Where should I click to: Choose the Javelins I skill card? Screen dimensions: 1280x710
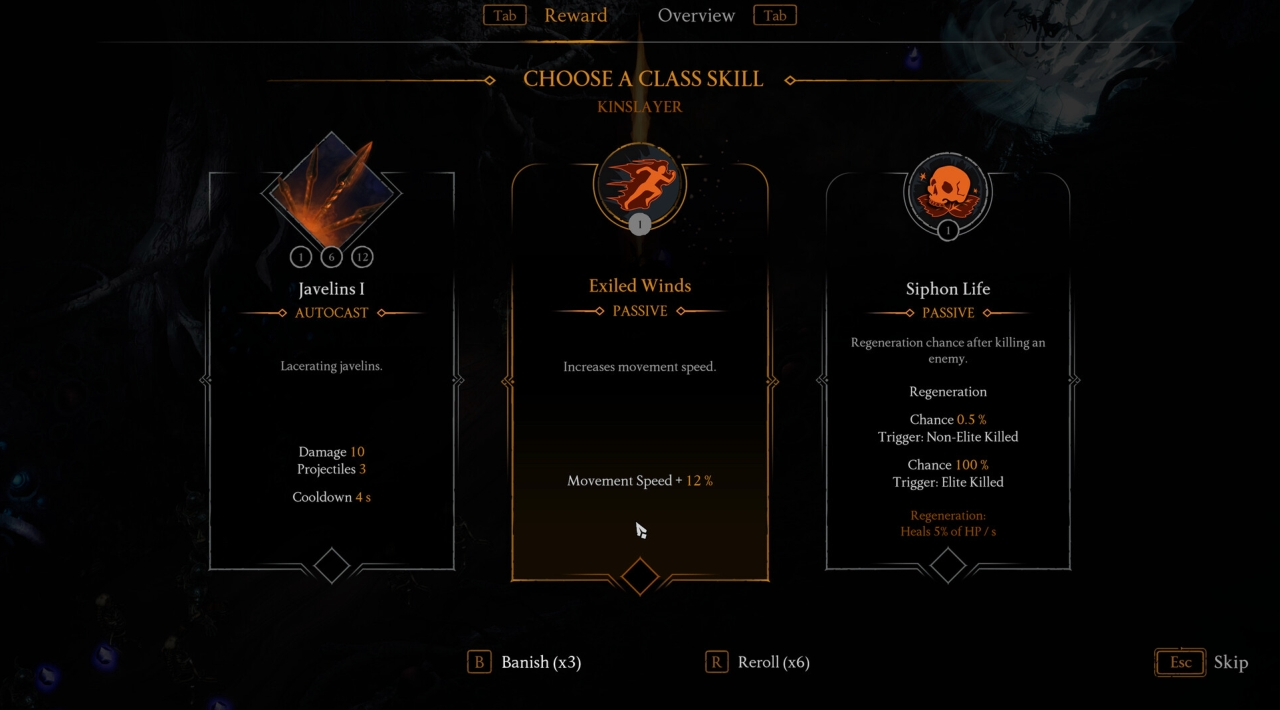[331, 380]
